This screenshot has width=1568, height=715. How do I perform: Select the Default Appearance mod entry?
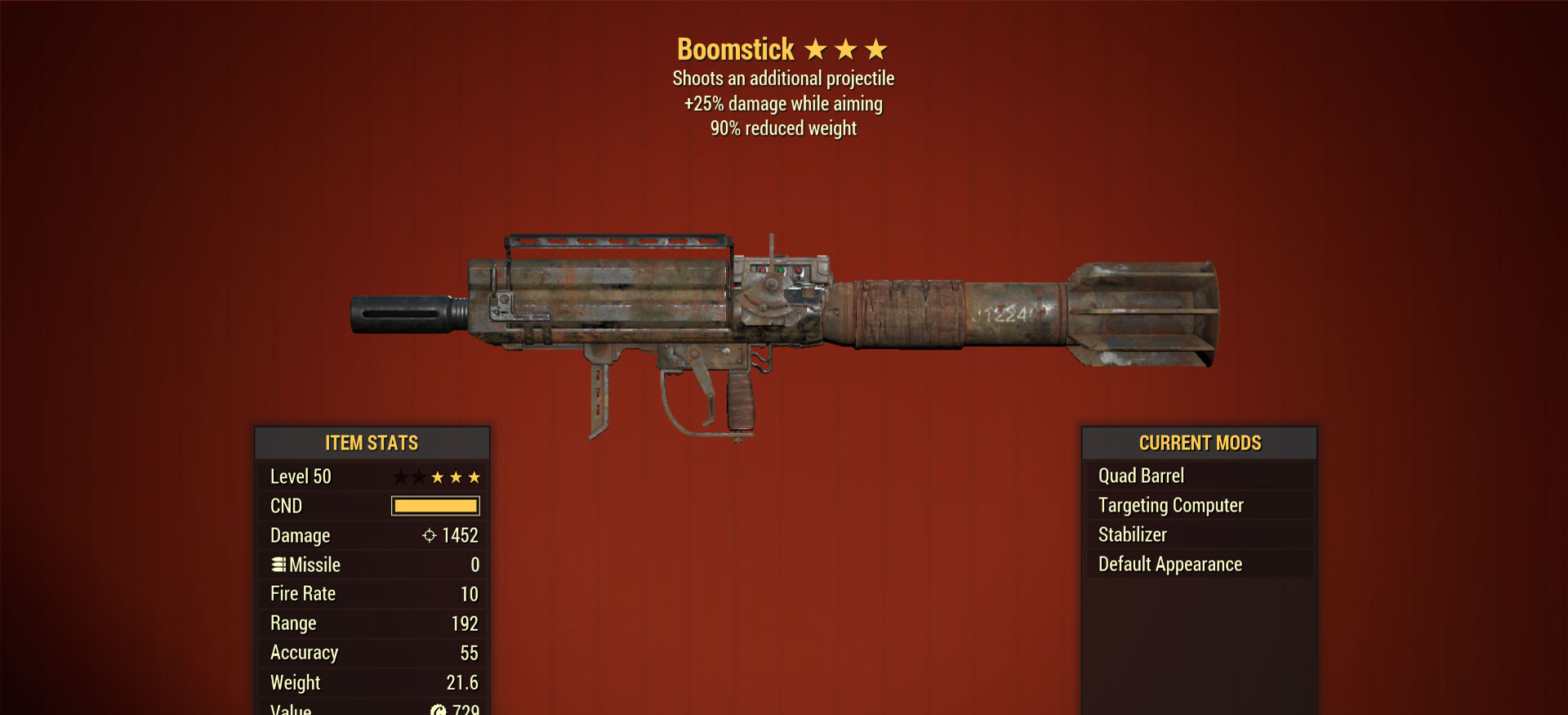1169,564
